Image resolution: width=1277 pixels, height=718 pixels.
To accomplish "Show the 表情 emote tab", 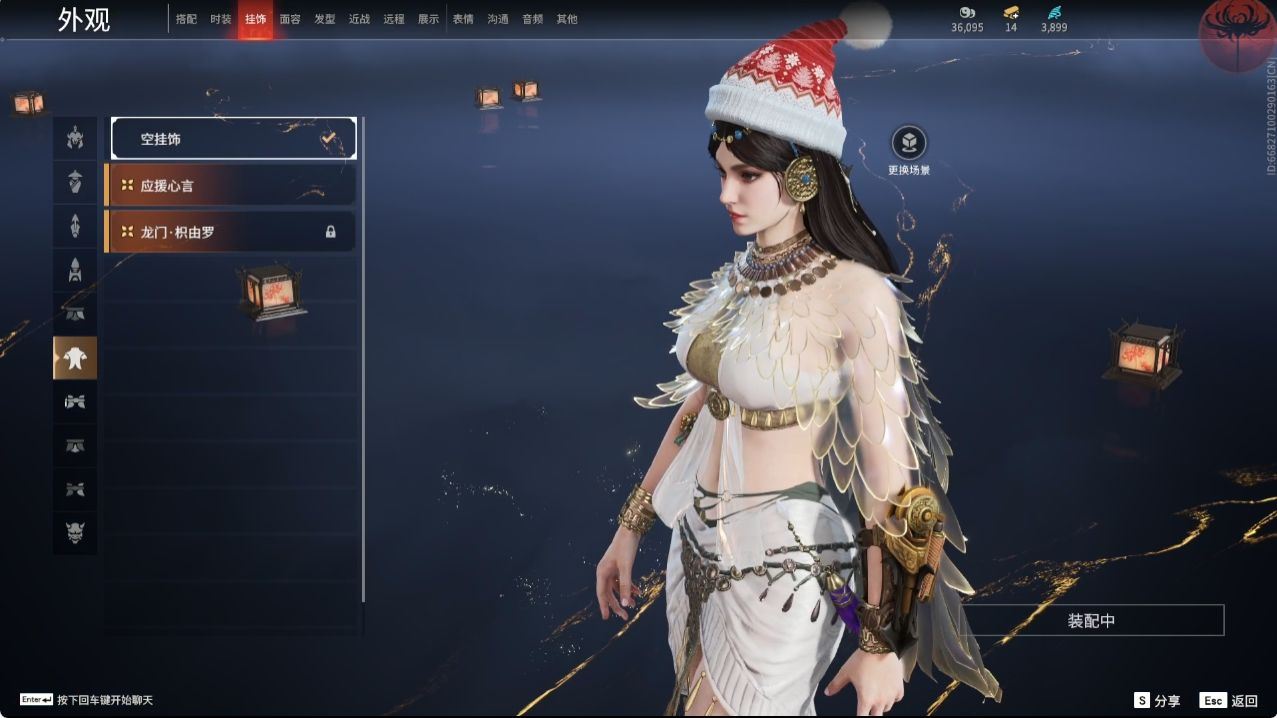I will [463, 19].
